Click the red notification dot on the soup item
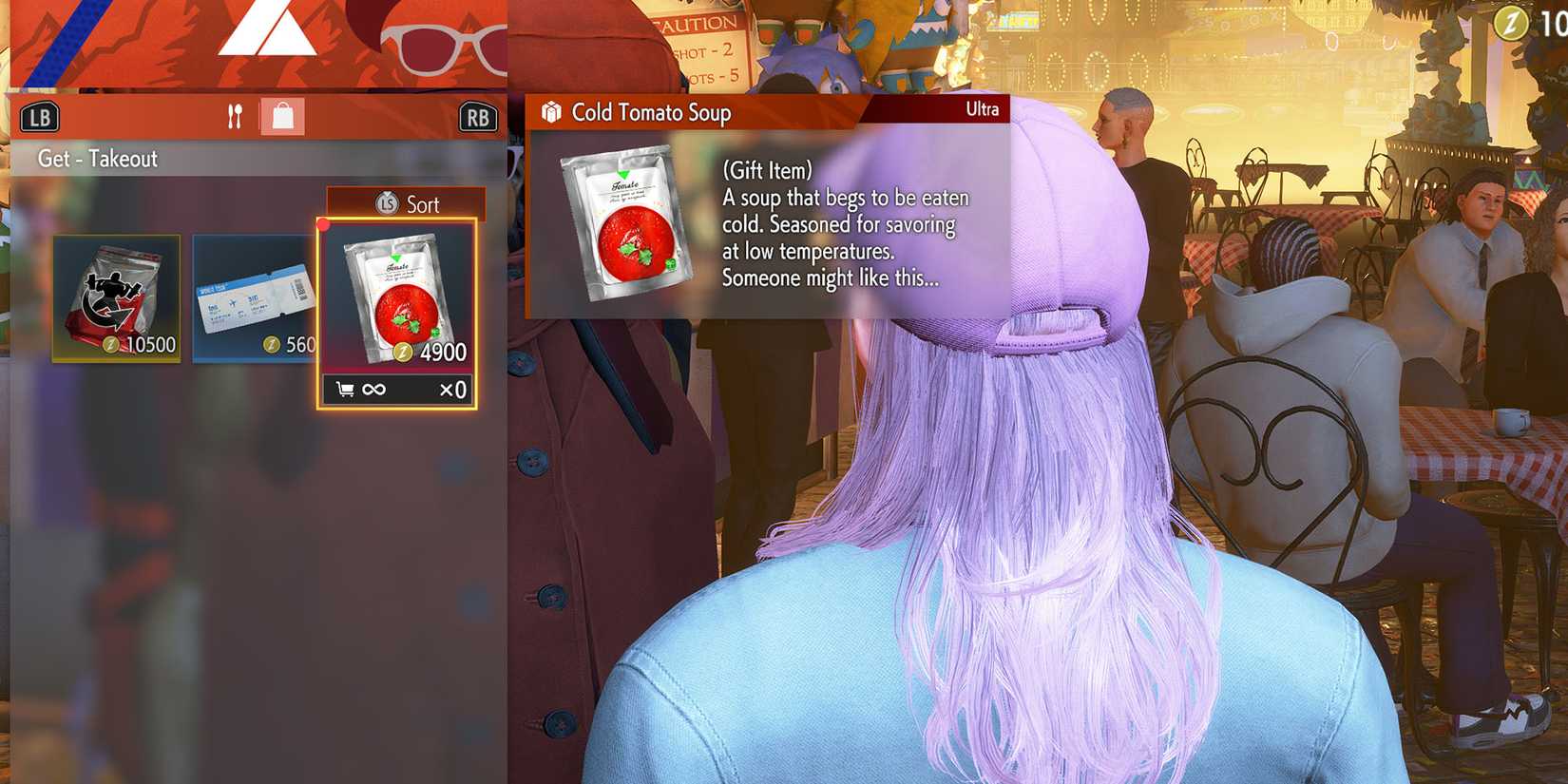 pos(324,225)
